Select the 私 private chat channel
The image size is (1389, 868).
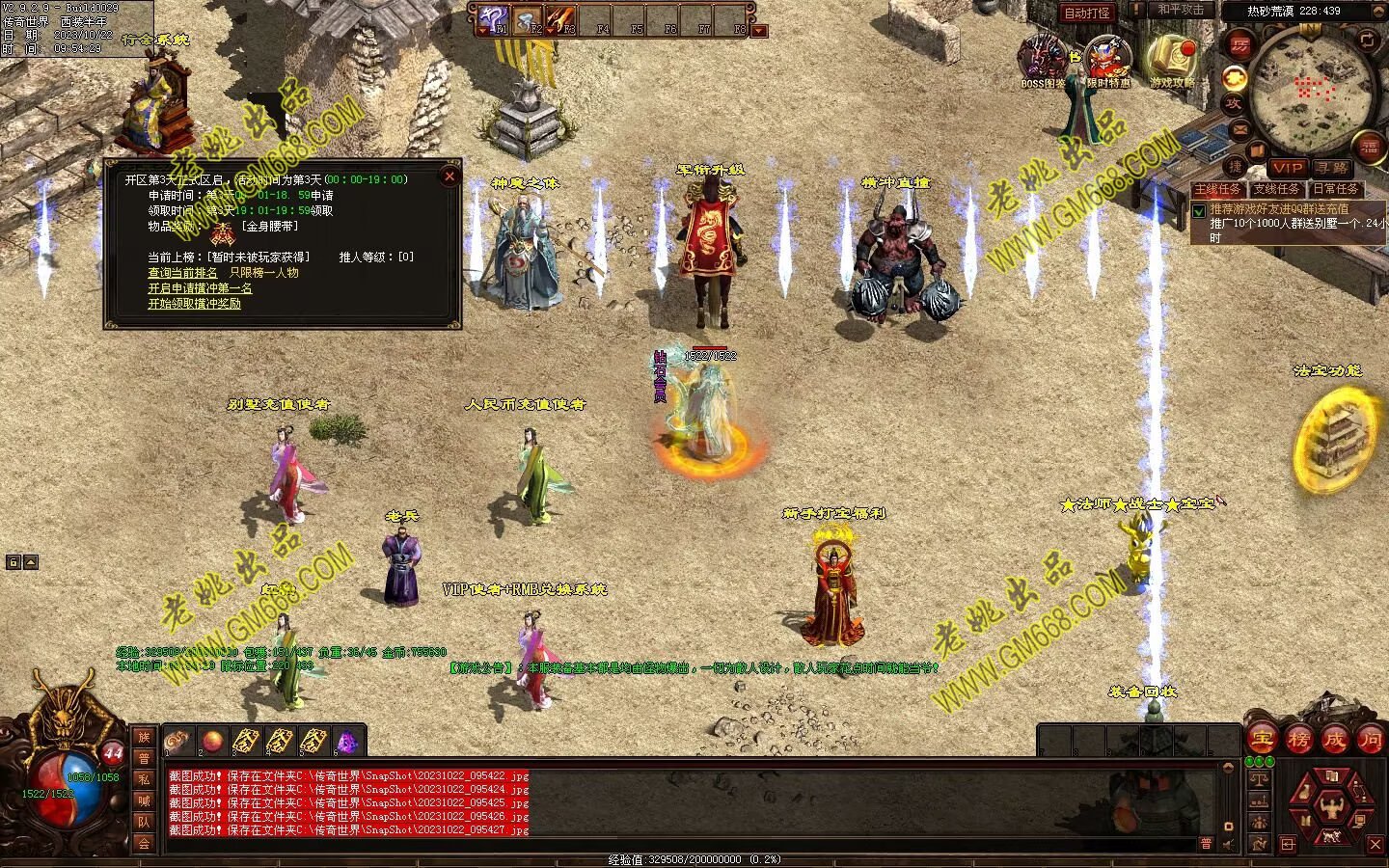tap(144, 779)
